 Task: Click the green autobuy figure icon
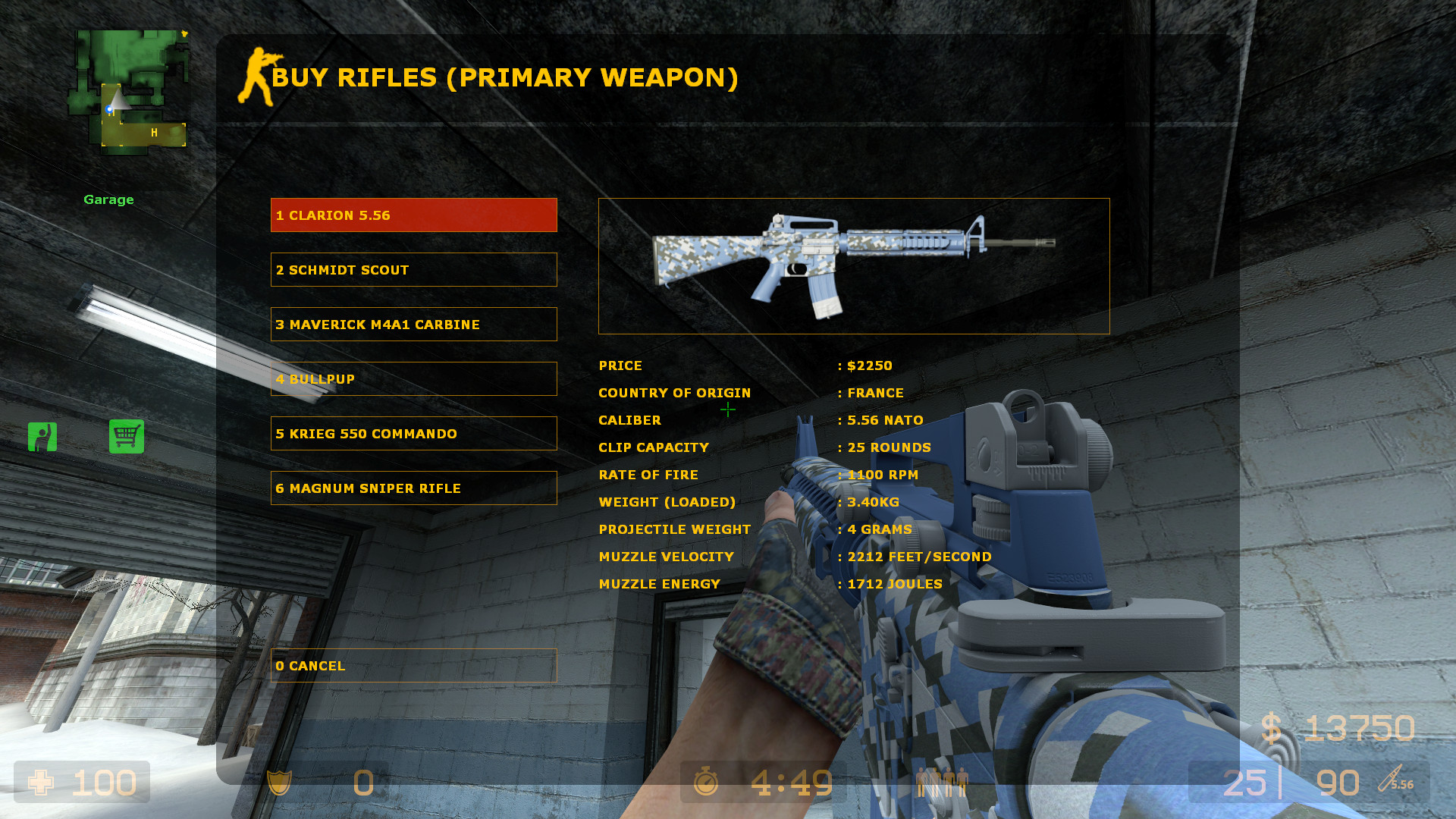pos(42,437)
